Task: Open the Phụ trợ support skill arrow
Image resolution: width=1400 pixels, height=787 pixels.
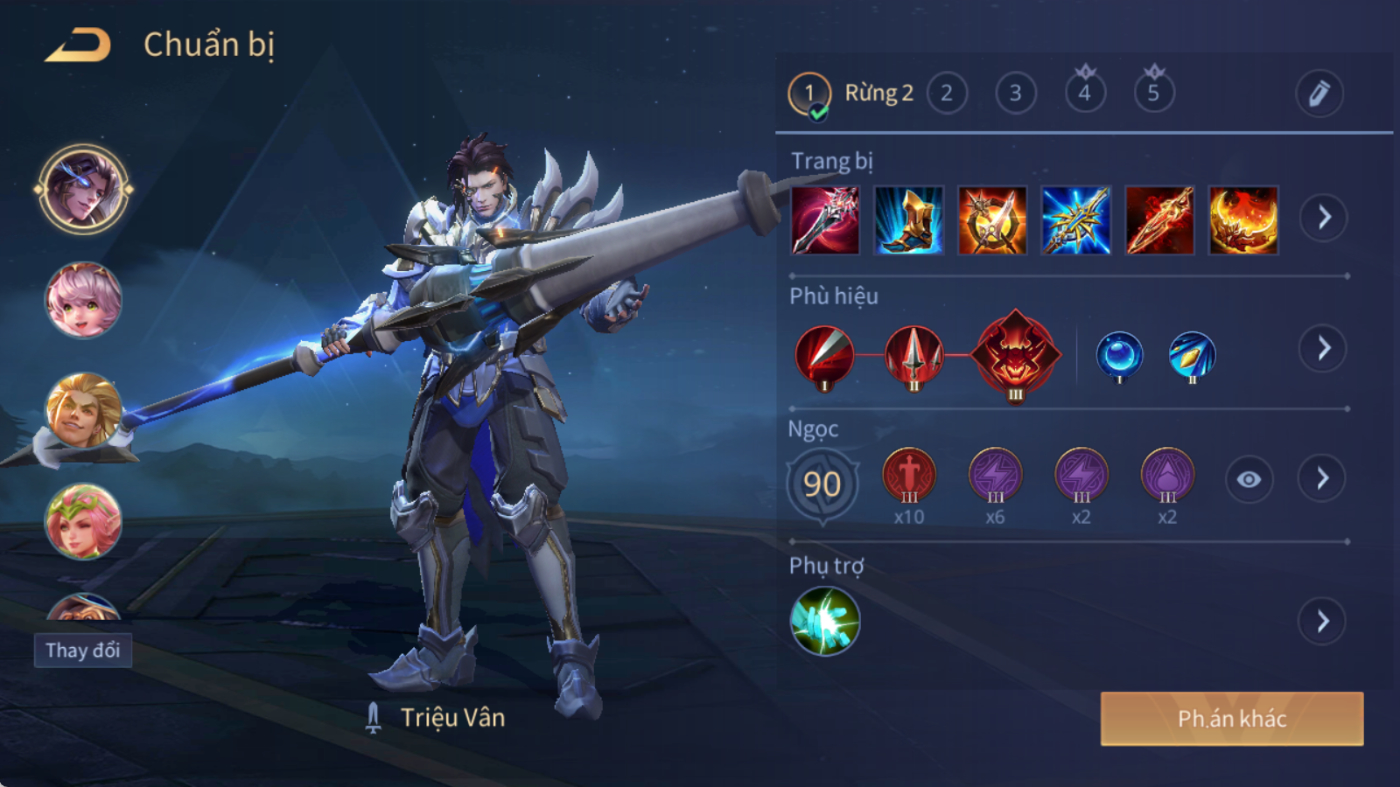Action: point(1322,621)
